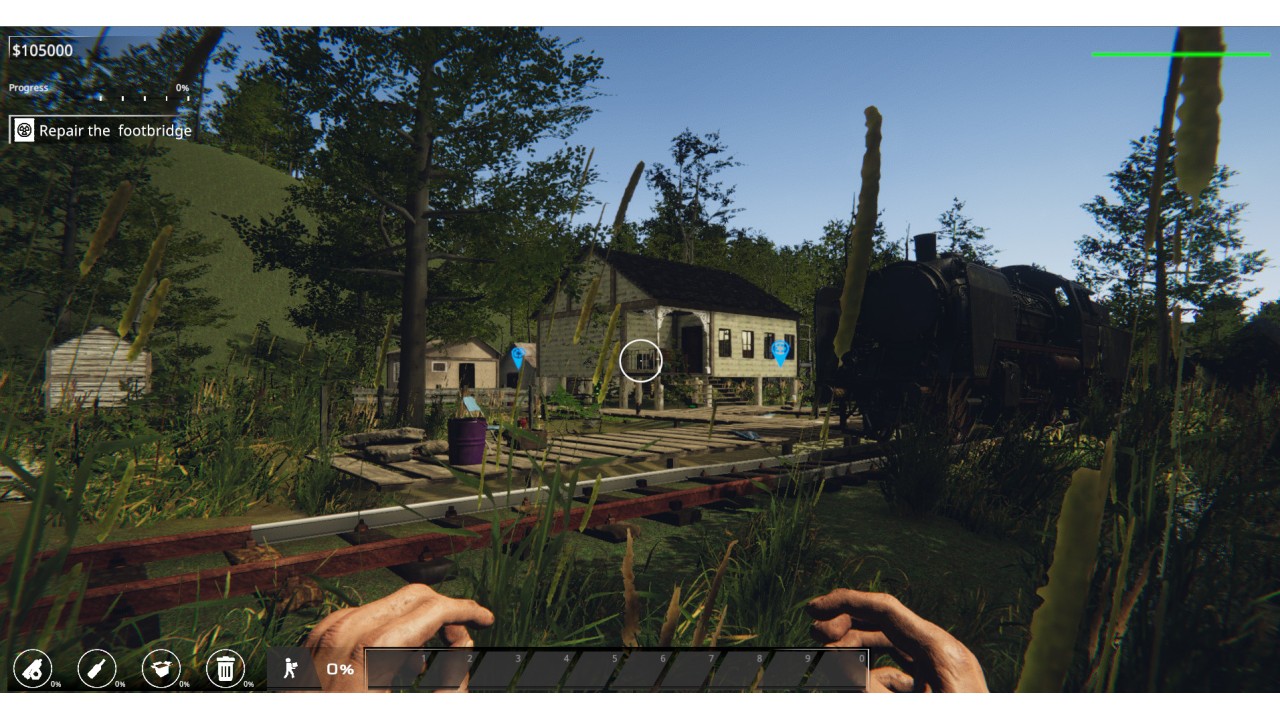Select the bottle task icon
The image size is (1280, 720).
96,668
